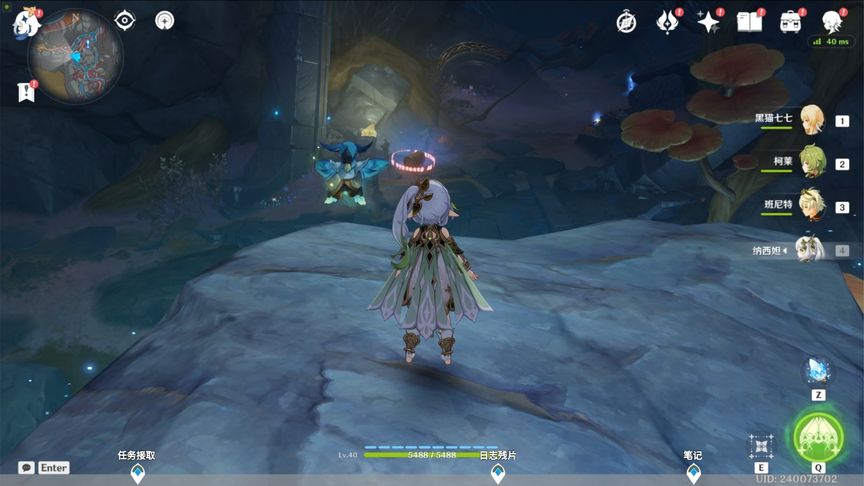Use the blue crystal gadget
Viewport: 864px width, 486px height.
817,372
